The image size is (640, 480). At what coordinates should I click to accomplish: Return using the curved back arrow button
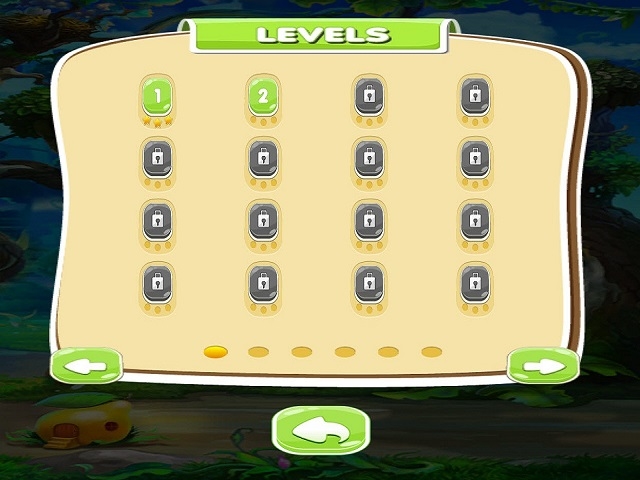pos(321,430)
